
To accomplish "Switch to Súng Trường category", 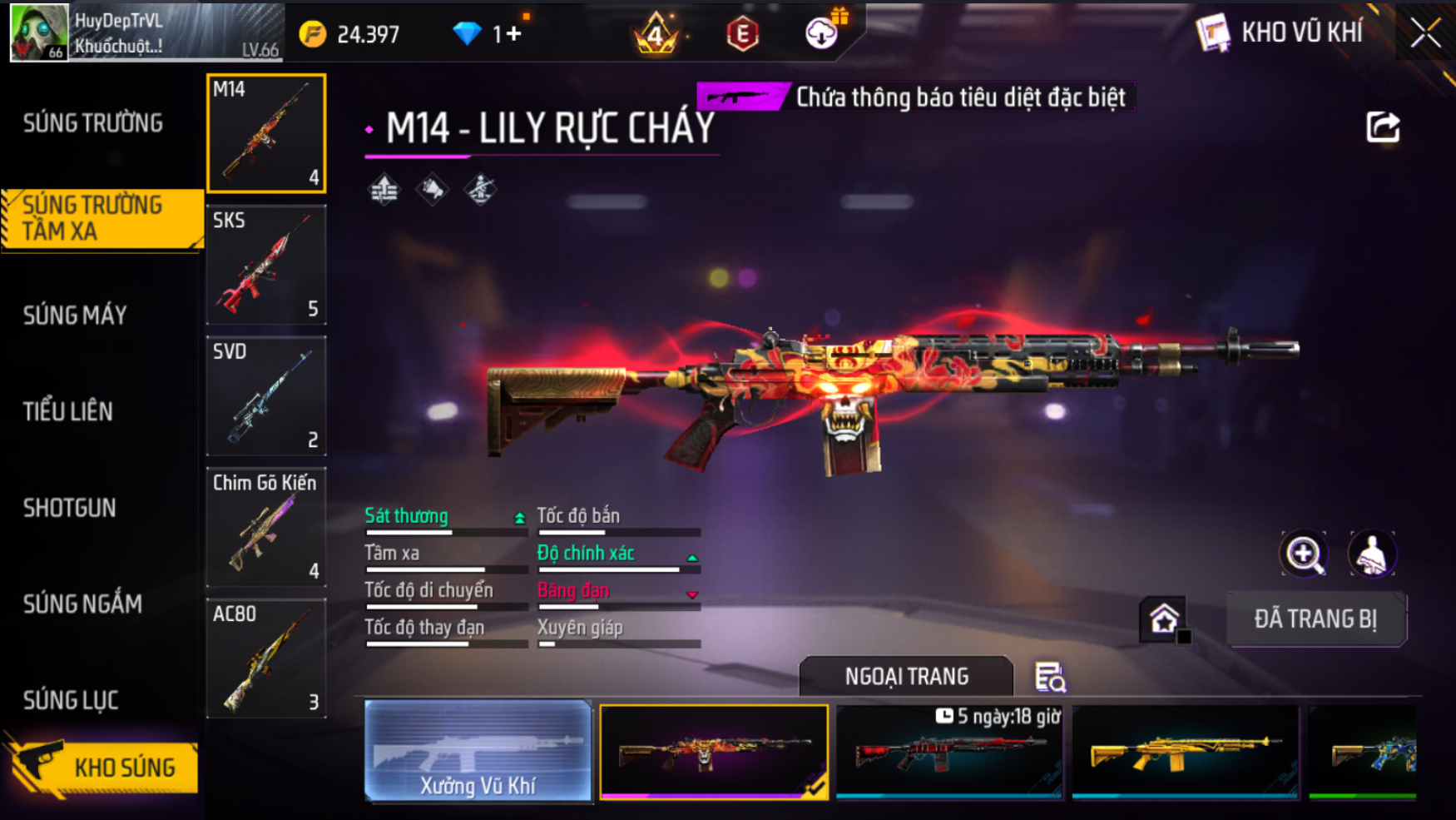I will point(92,123).
